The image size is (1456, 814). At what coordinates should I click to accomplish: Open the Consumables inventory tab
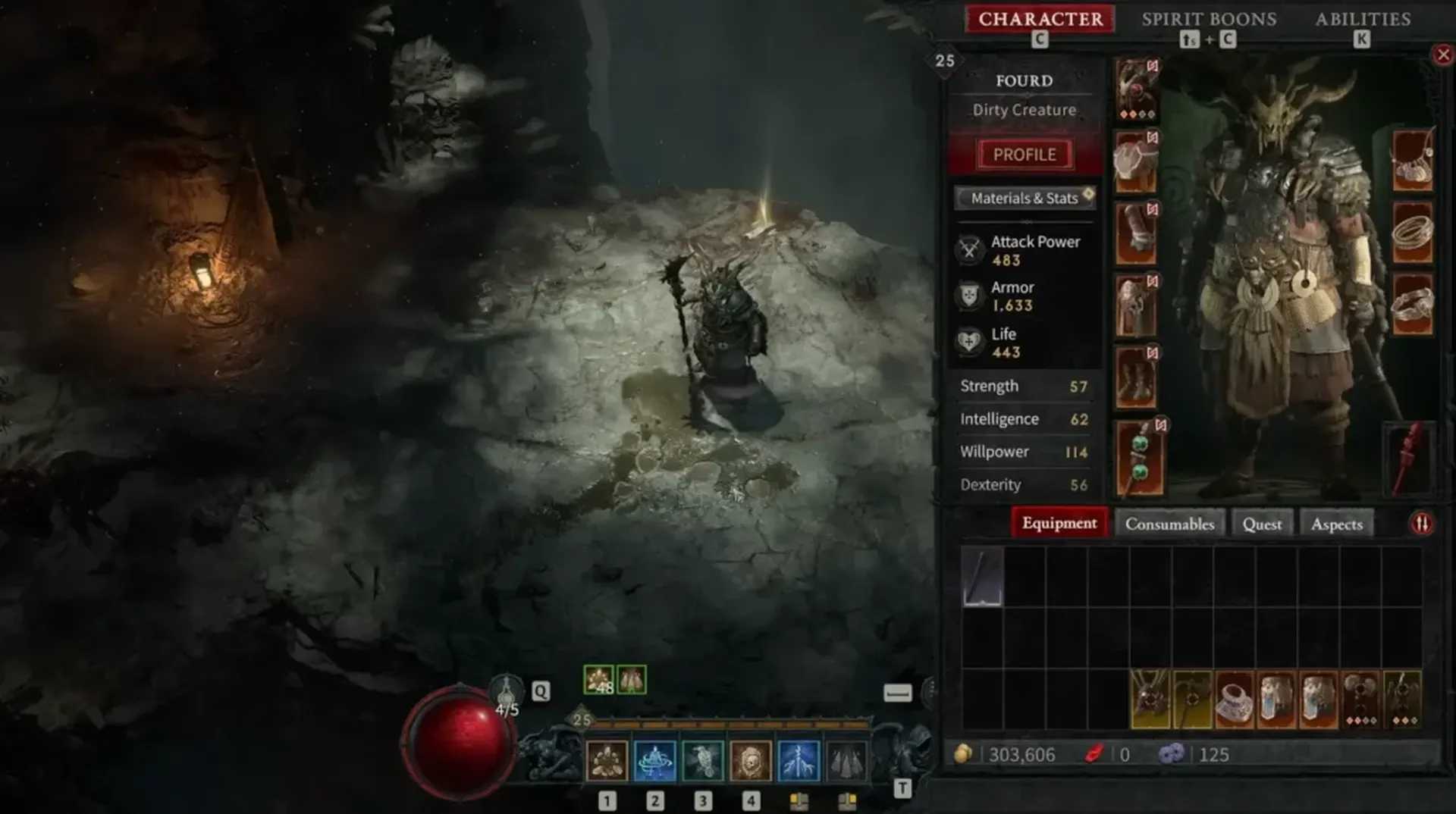tap(1170, 523)
